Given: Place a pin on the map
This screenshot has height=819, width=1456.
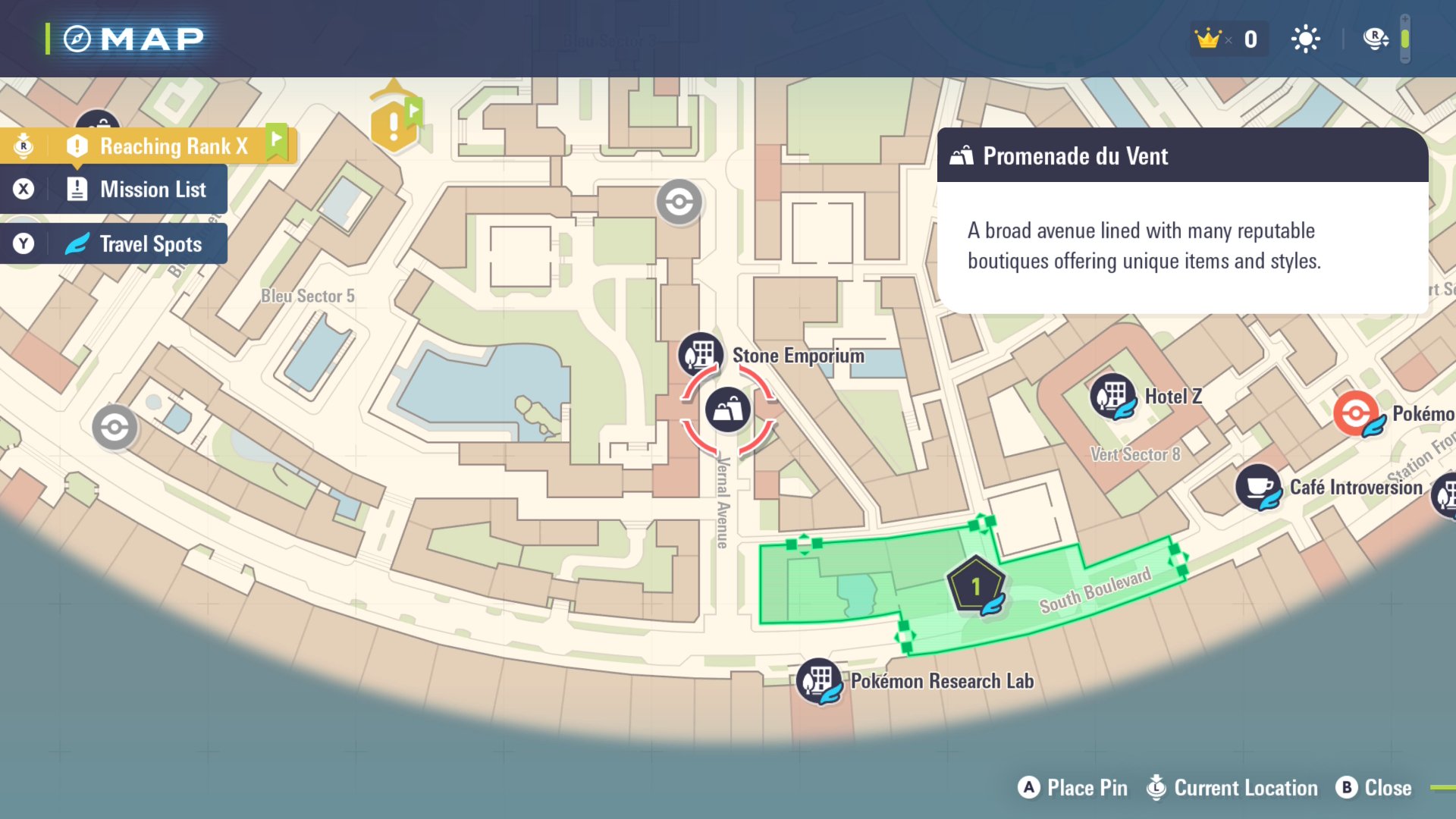Looking at the screenshot, I should pos(1072,788).
